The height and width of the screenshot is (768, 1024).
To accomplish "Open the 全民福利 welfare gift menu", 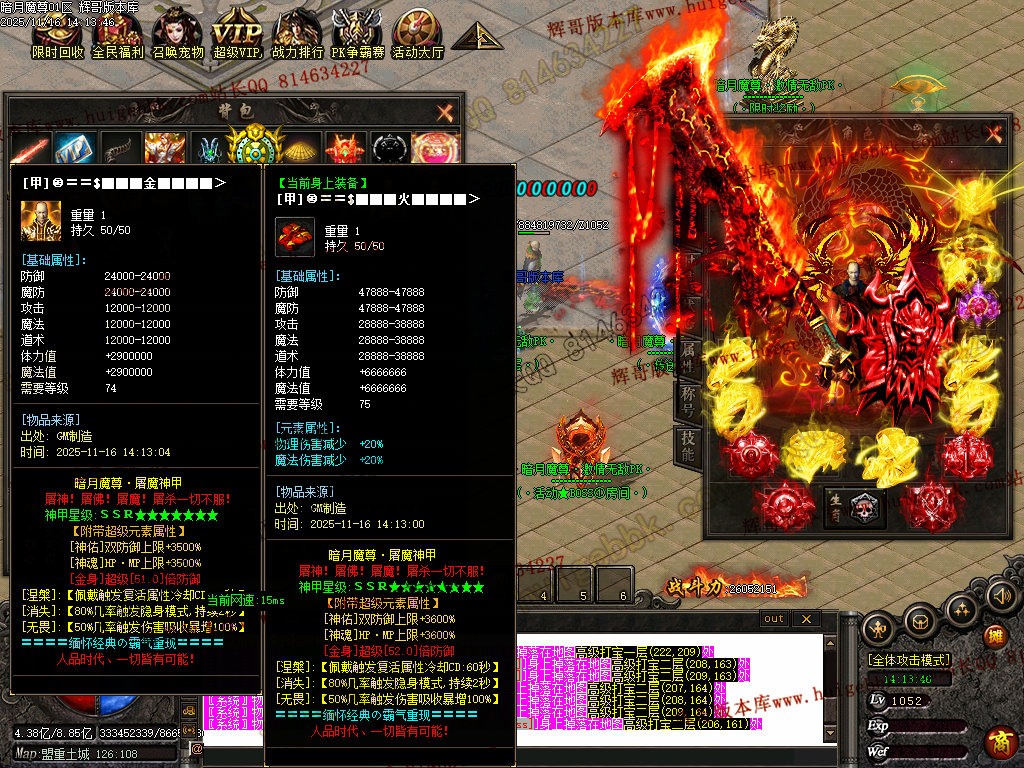I will pyautogui.click(x=117, y=32).
